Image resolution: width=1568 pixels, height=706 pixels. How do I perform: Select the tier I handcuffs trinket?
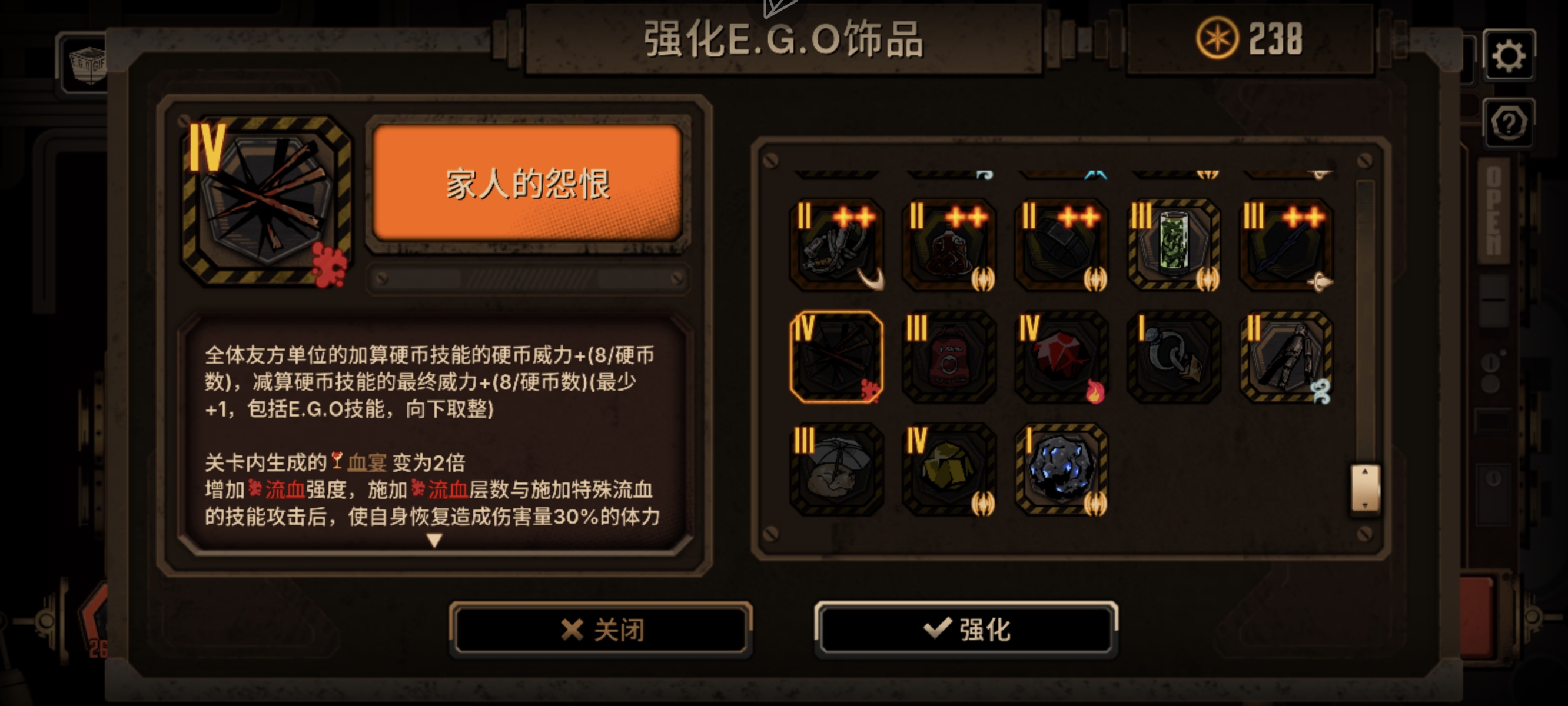tap(1175, 359)
